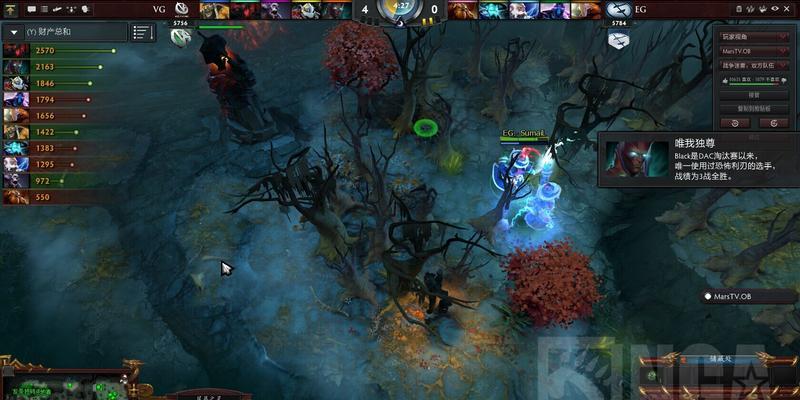Click the top-left main menu arrow button

[9, 9]
